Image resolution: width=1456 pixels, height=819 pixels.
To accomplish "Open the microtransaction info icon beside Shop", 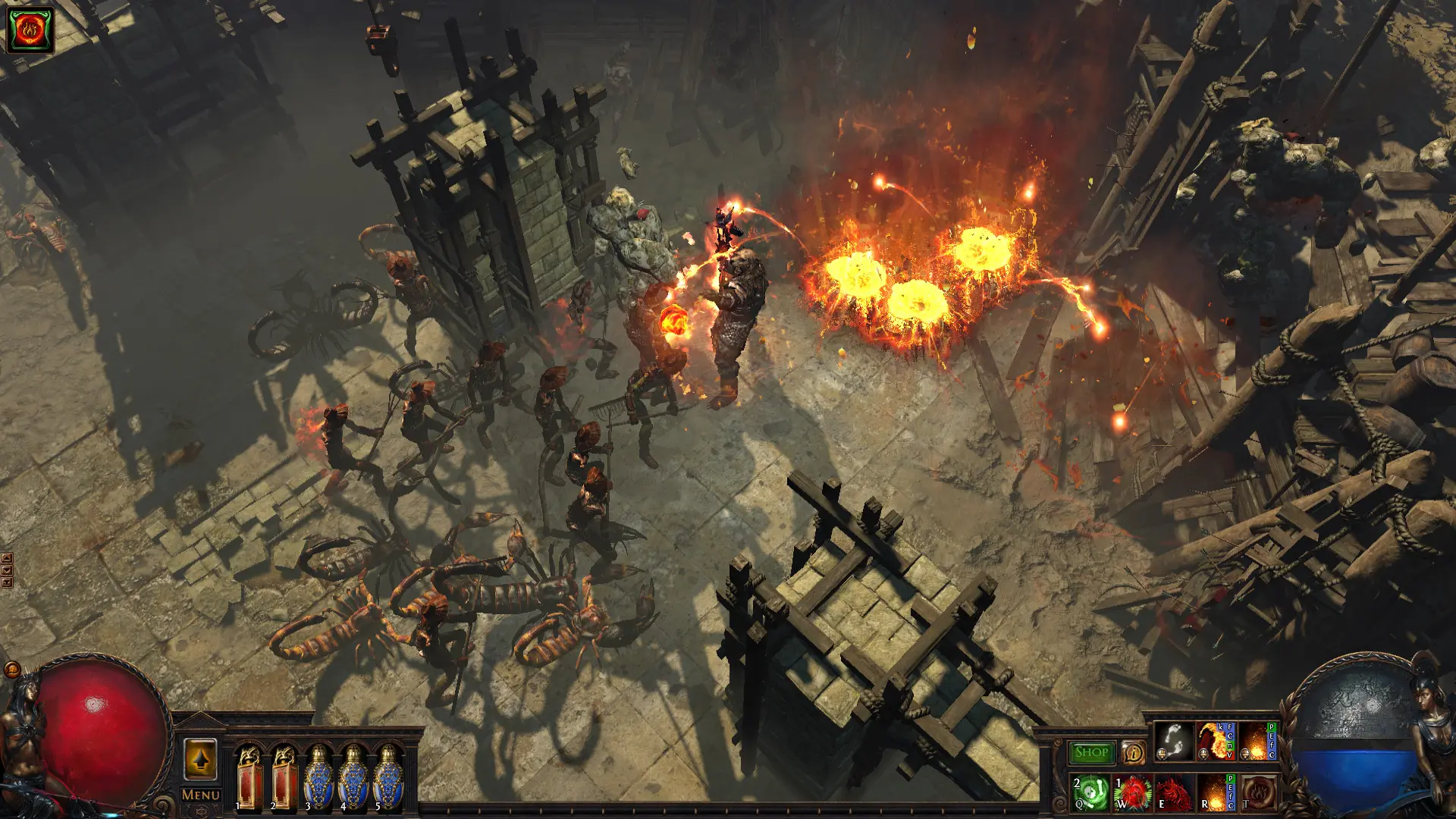I will (1132, 752).
